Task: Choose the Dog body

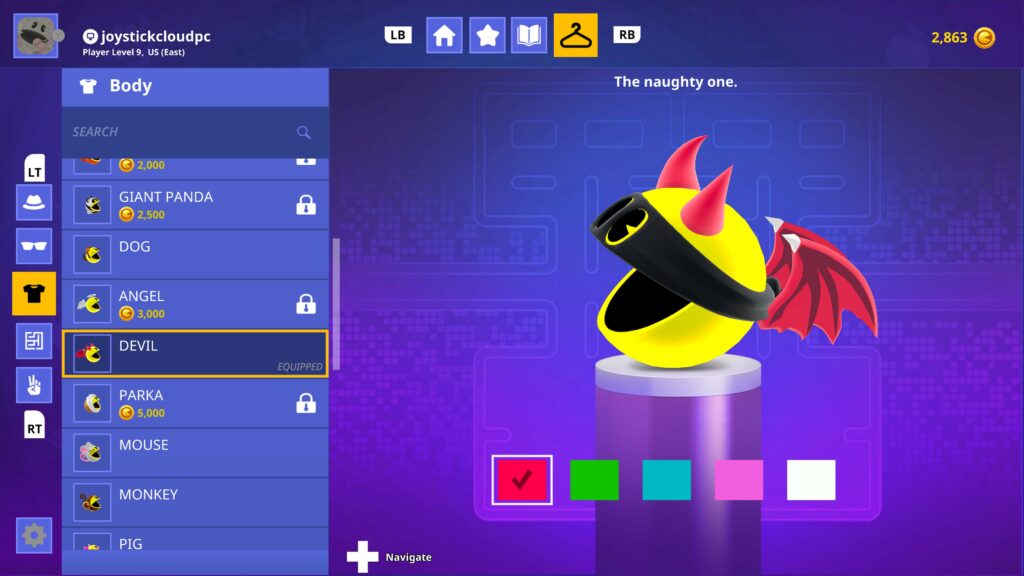Action: (x=196, y=254)
